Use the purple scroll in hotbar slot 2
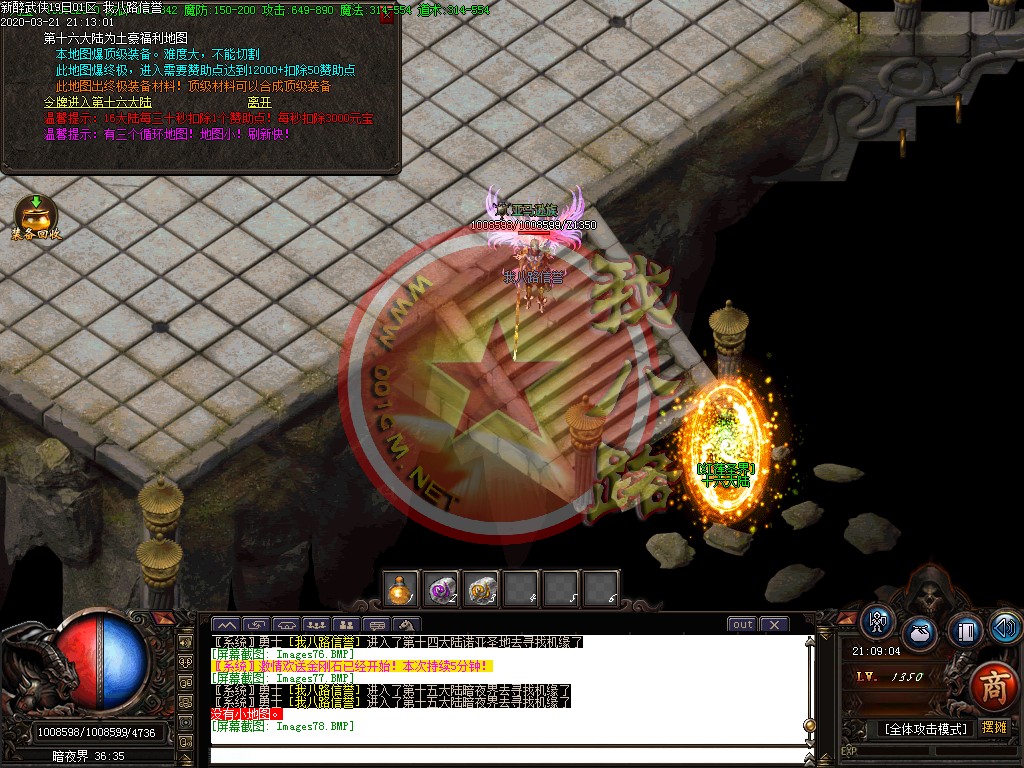This screenshot has height=768, width=1024. coord(441,588)
